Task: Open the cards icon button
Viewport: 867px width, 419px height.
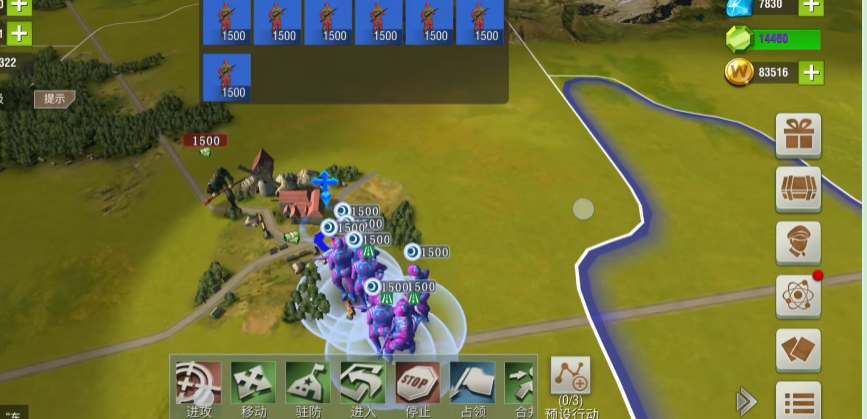Action: pos(798,350)
